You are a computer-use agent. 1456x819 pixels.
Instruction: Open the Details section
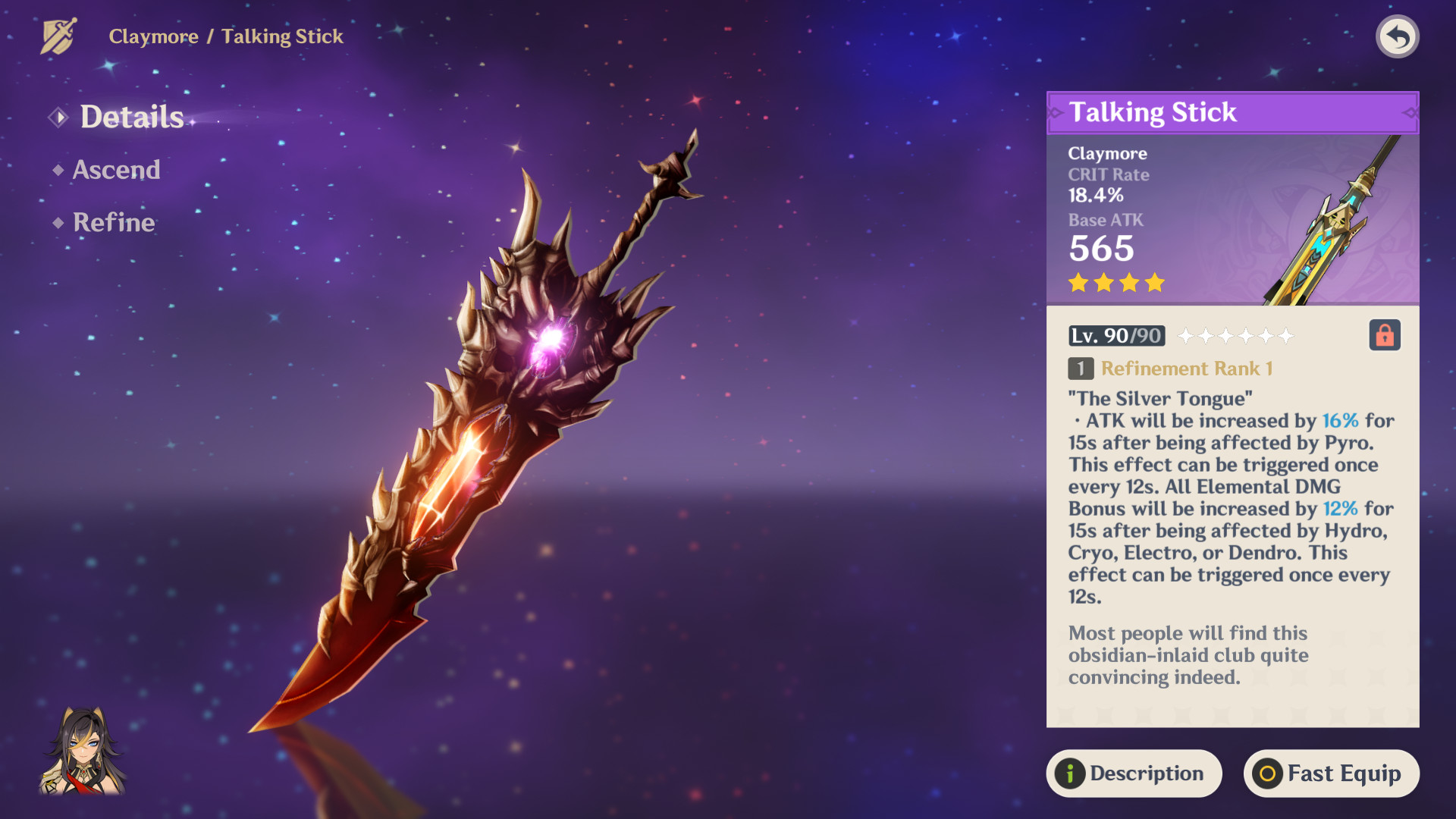(x=131, y=117)
